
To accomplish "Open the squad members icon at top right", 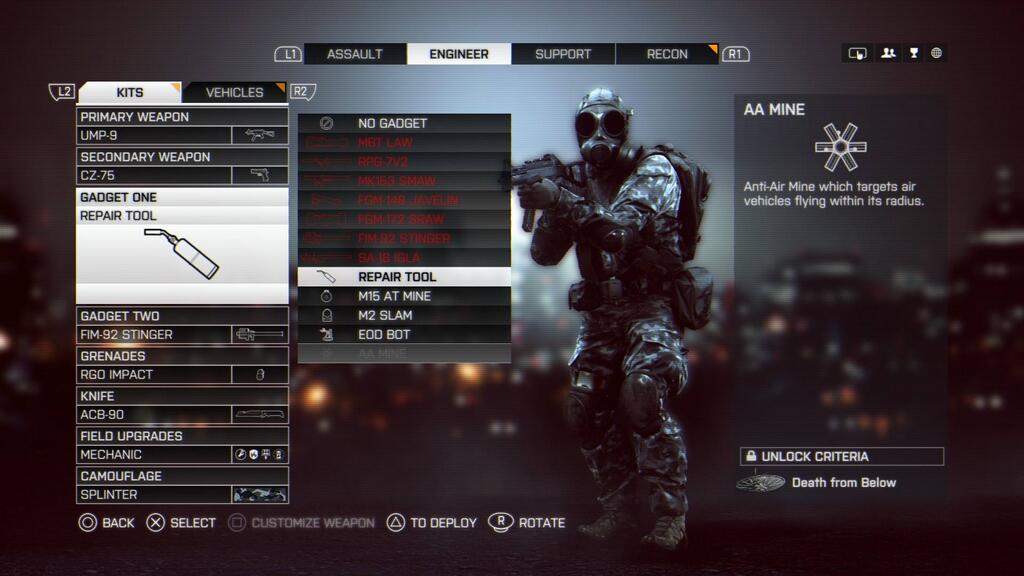I will [x=887, y=54].
